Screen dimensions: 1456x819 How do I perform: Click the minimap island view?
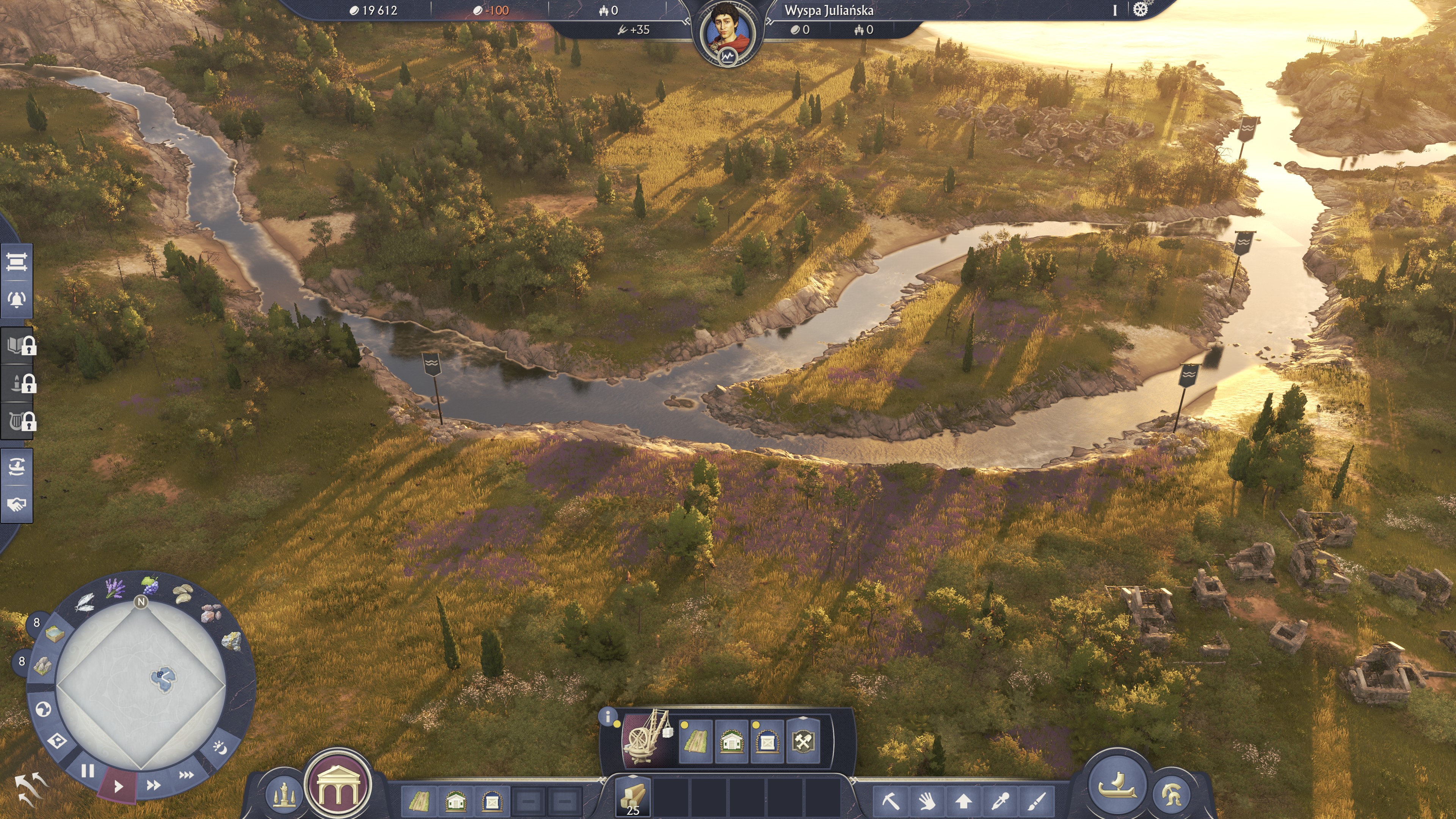[x=141, y=684]
